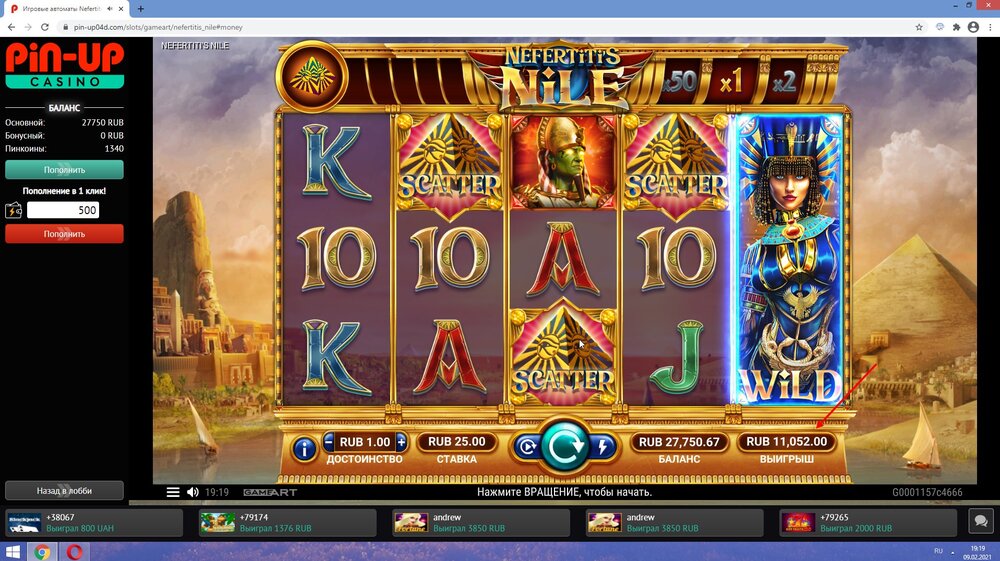Start autoplay with the play-arrow button
This screenshot has width=1000, height=561.
(x=526, y=447)
